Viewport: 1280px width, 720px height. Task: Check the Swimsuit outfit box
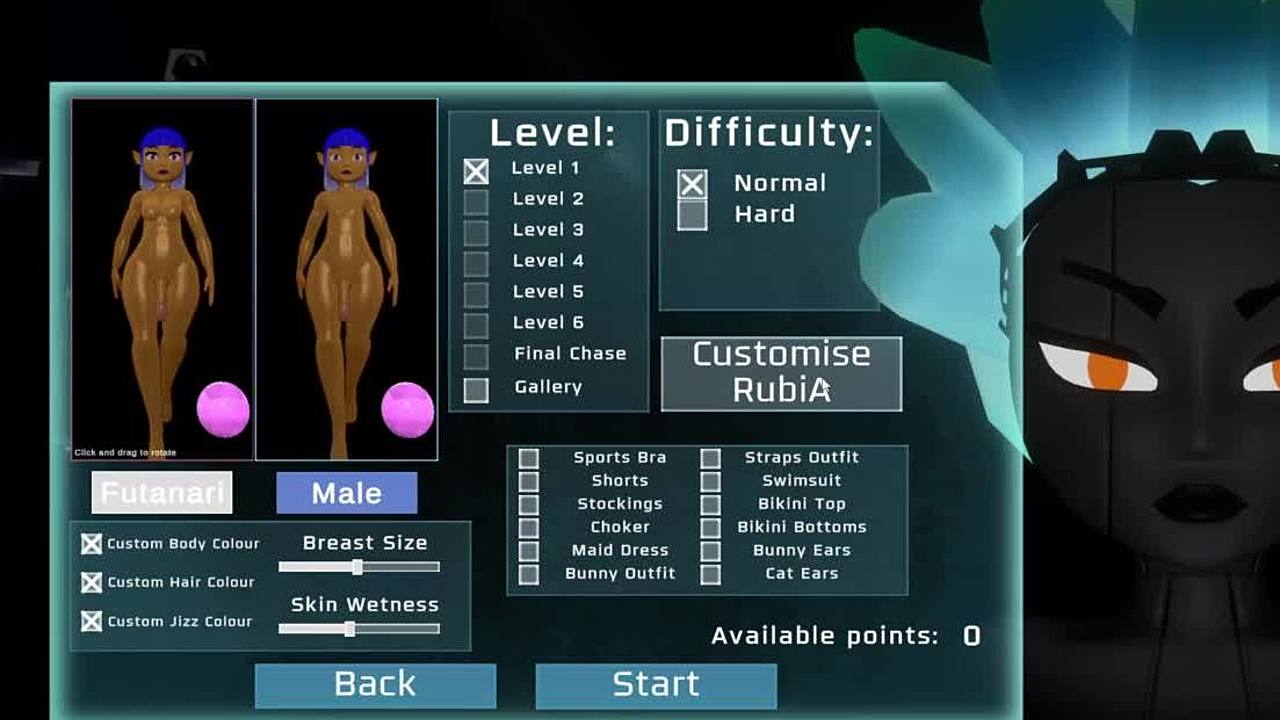click(710, 481)
